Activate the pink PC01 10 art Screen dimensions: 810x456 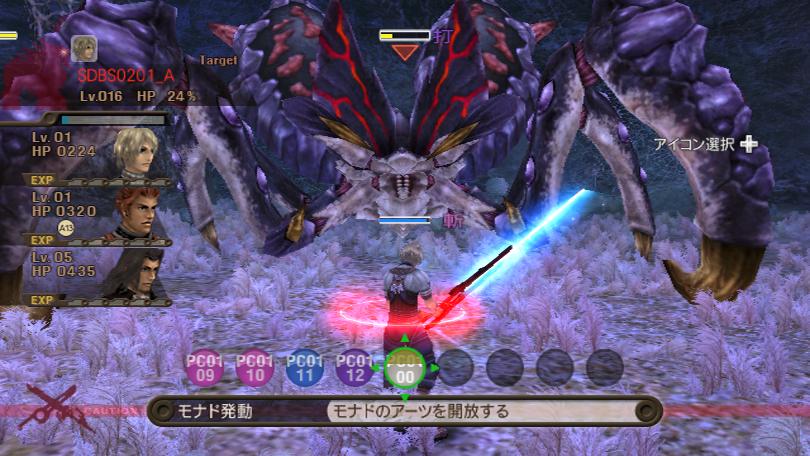(x=255, y=368)
